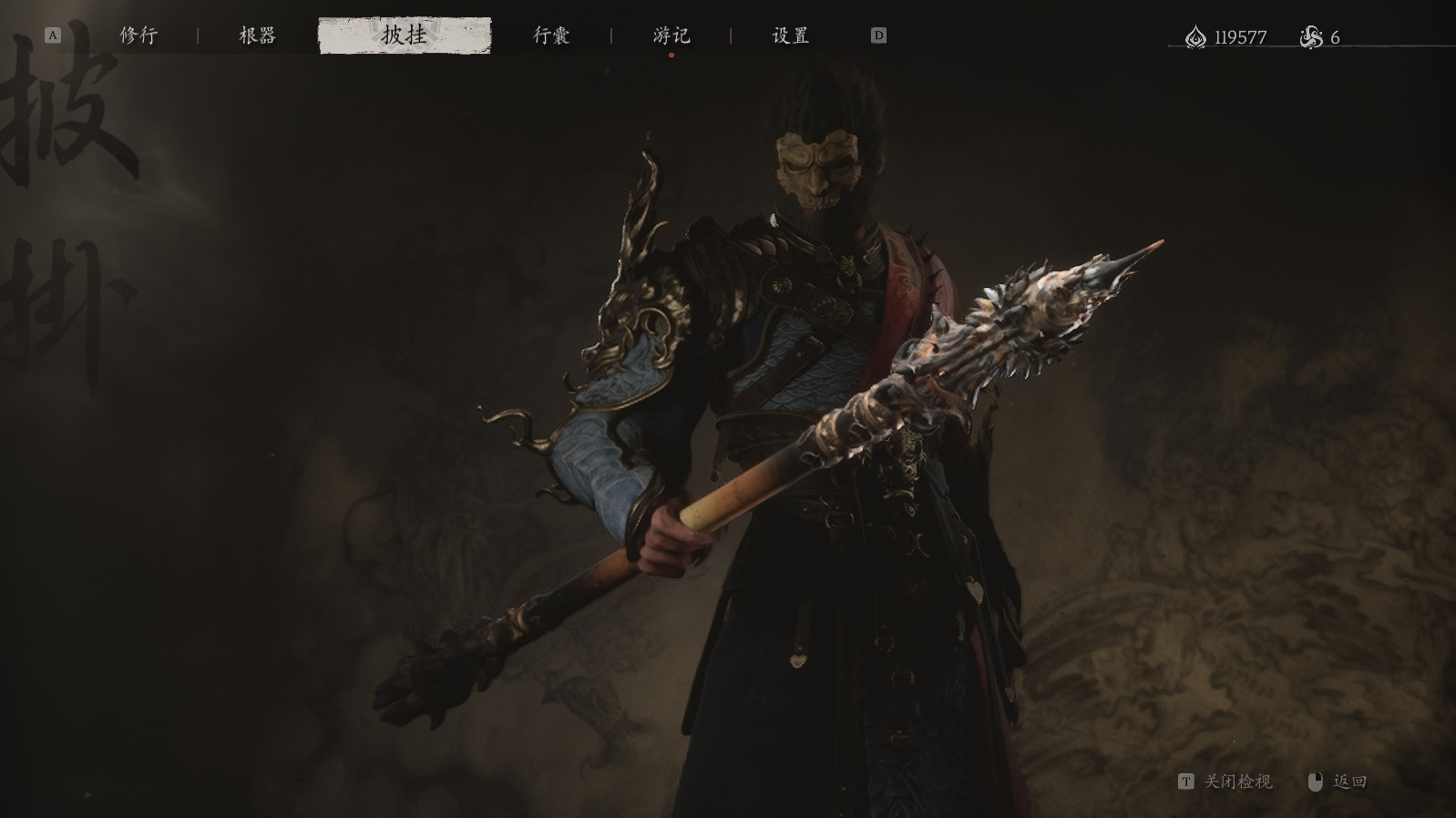Viewport: 1456px width, 818px height.
Task: Click the swirl icon next to the number 6
Action: (1310, 36)
